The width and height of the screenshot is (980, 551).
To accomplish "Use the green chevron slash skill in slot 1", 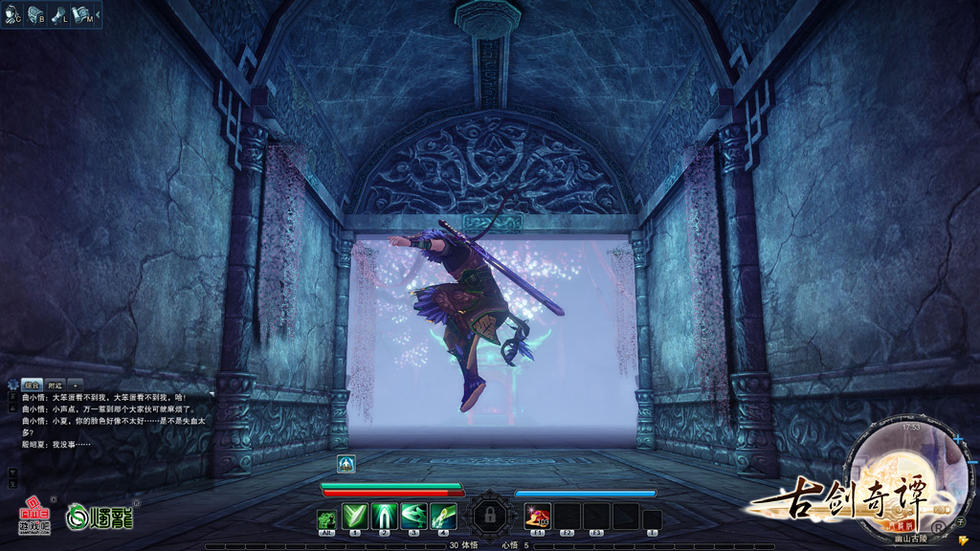I will (x=354, y=516).
